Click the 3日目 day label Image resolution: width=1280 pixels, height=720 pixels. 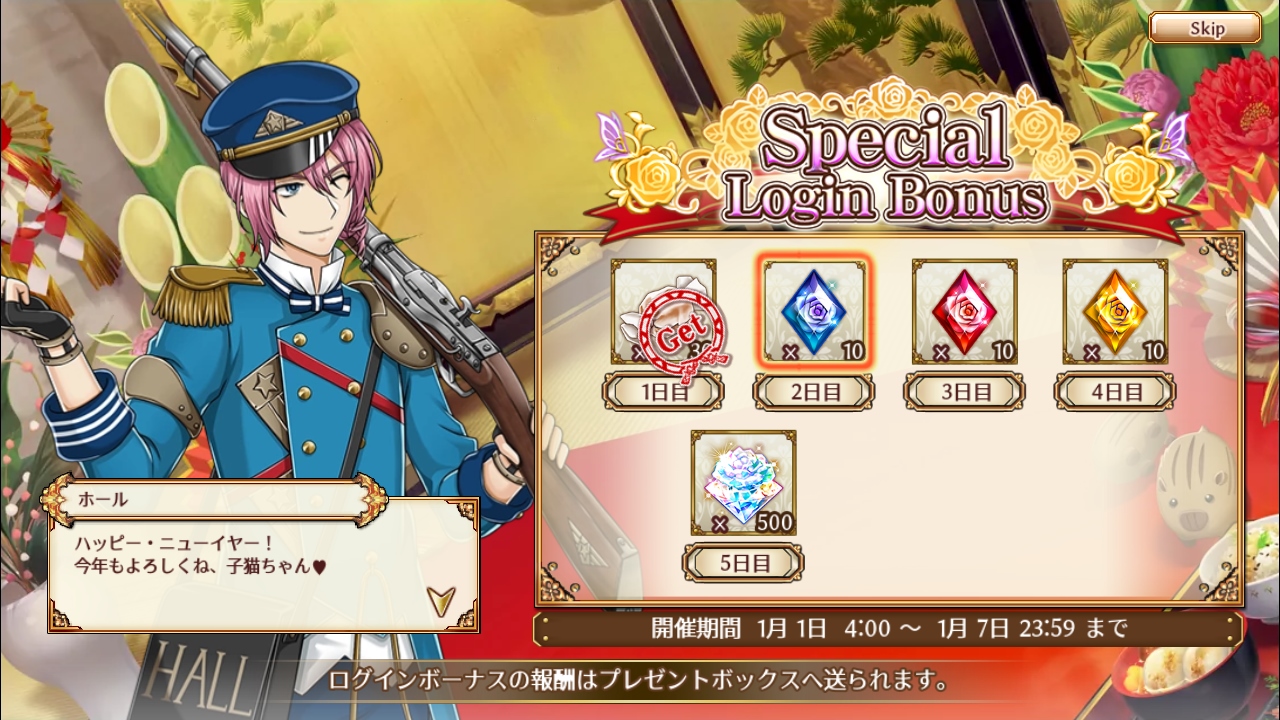964,392
